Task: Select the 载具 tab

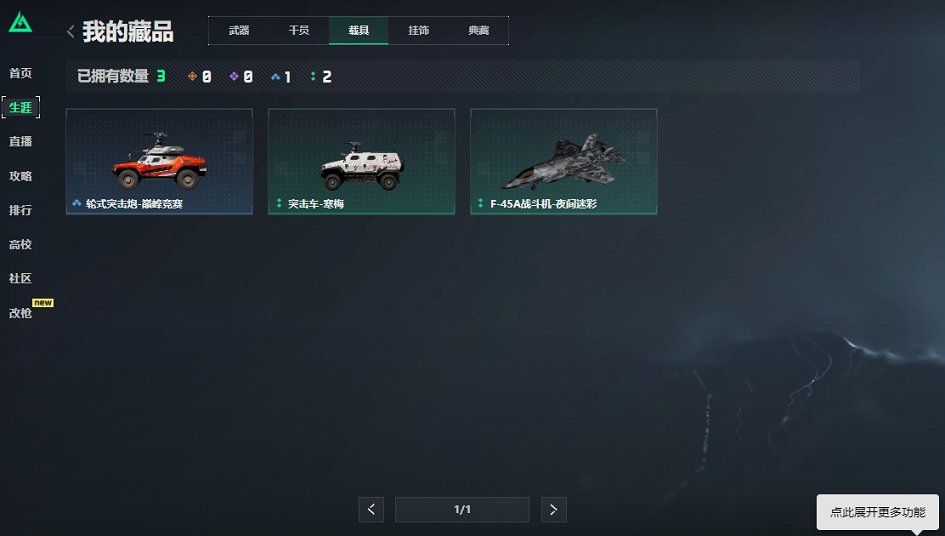Action: [359, 31]
